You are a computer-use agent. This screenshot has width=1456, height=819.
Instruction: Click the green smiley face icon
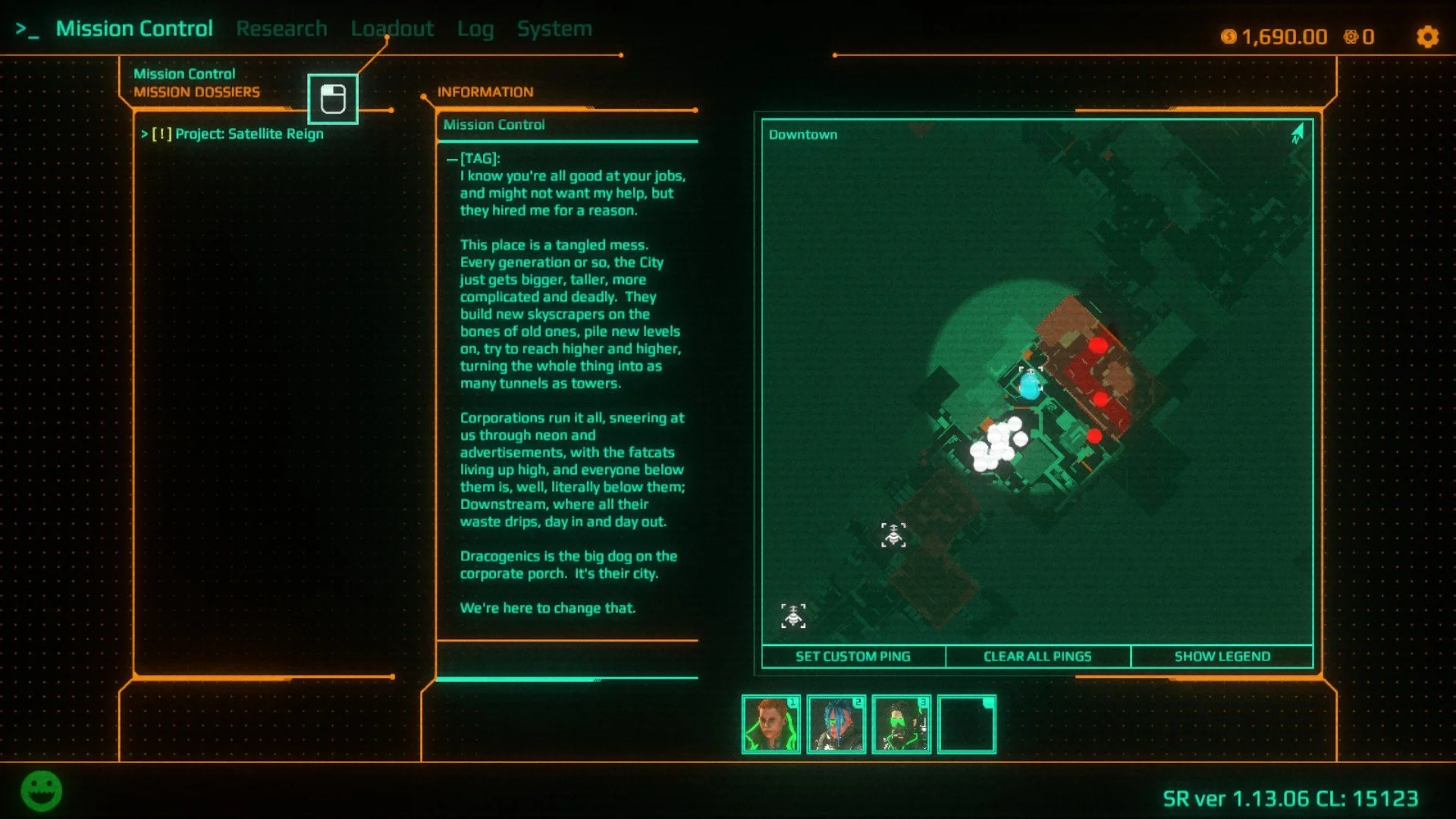click(42, 791)
